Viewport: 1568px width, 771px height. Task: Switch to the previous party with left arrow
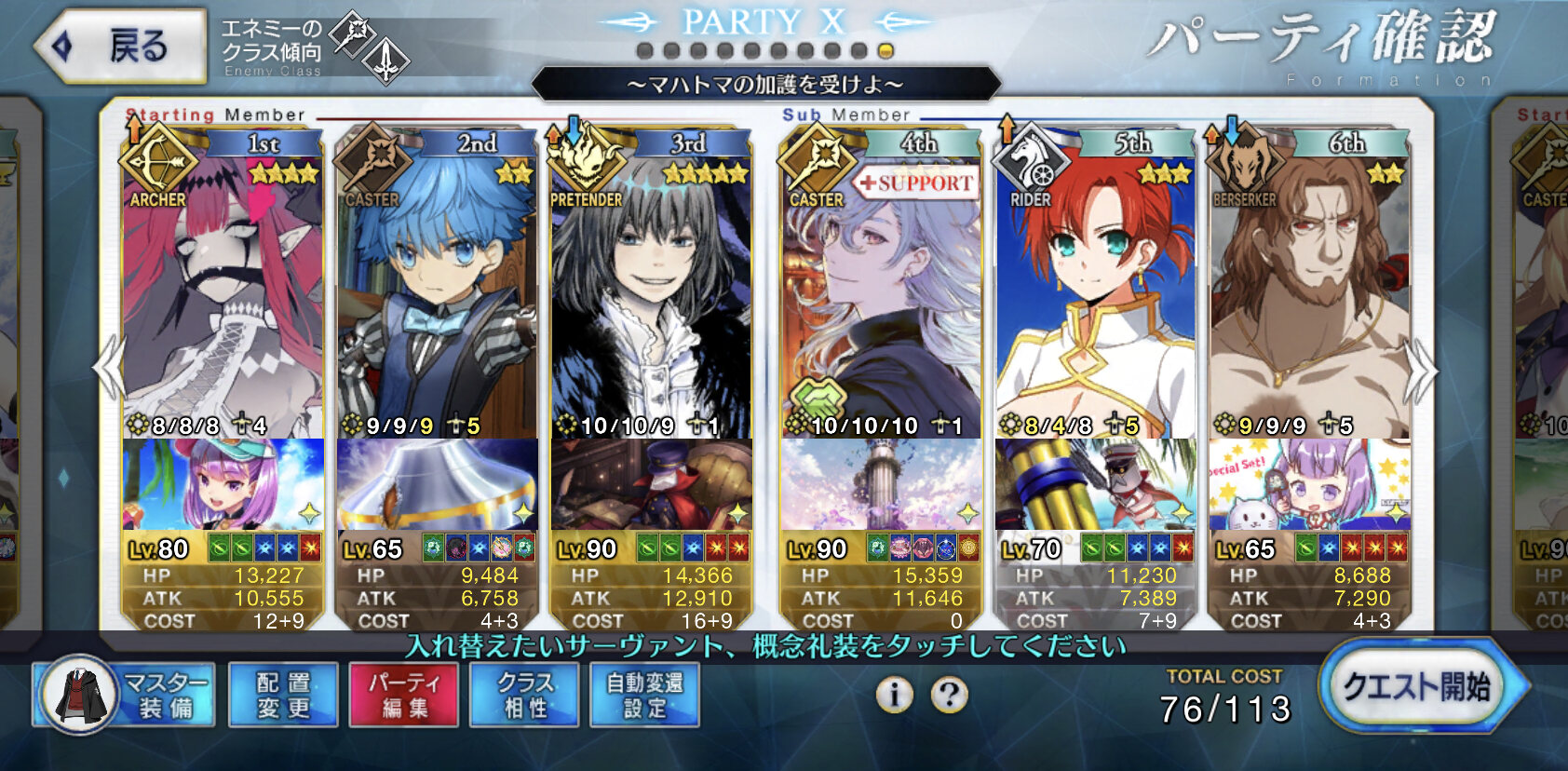[x=110, y=369]
